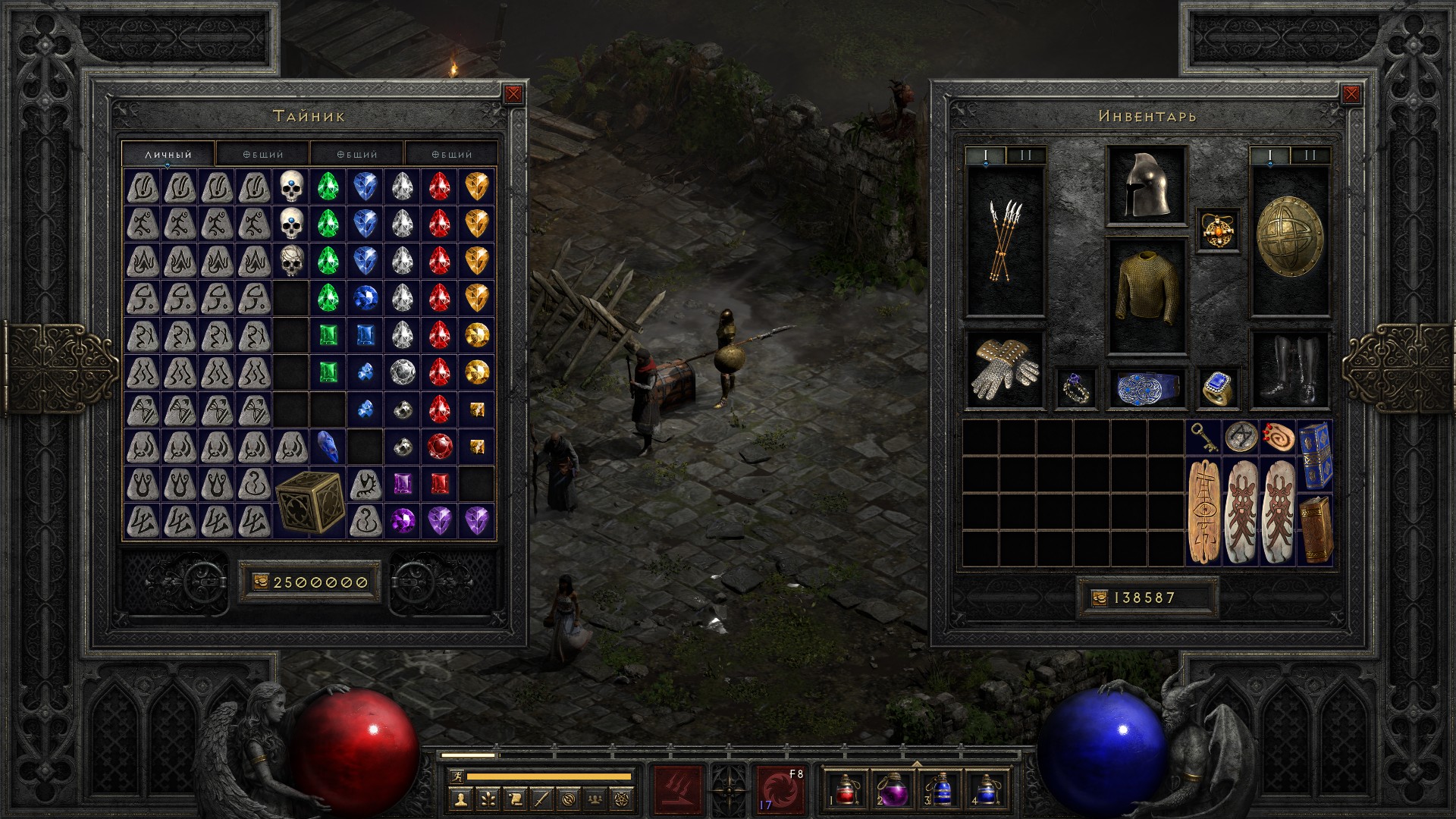Close the inventory panel

click(1351, 94)
